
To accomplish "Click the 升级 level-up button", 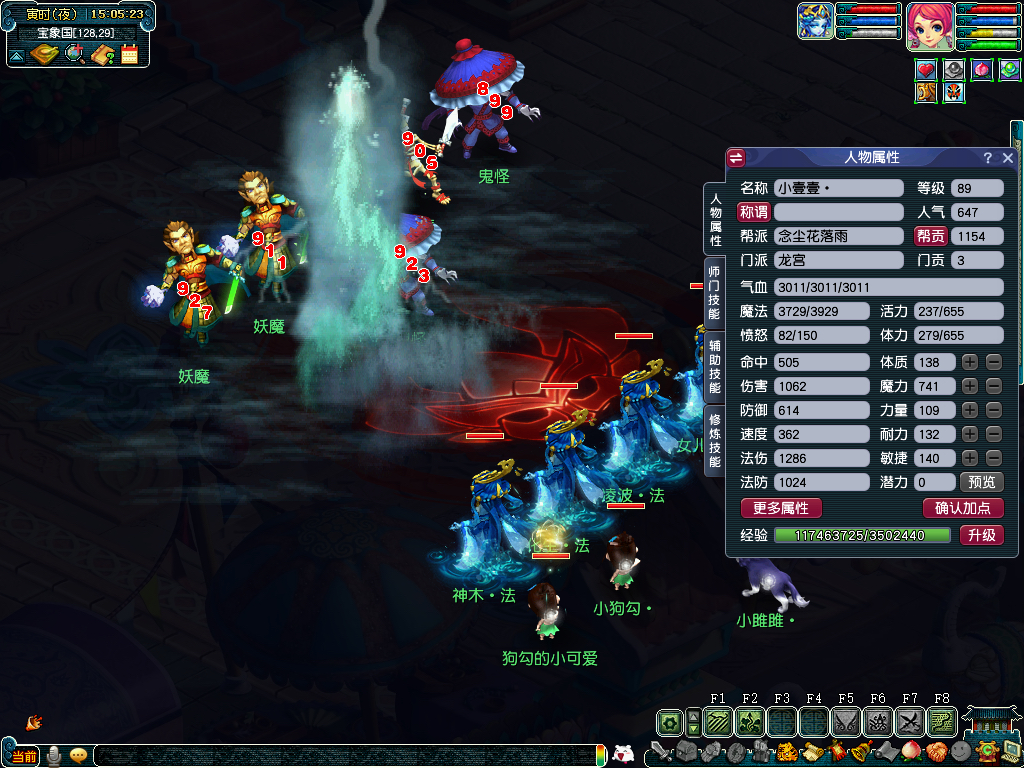I will click(981, 535).
